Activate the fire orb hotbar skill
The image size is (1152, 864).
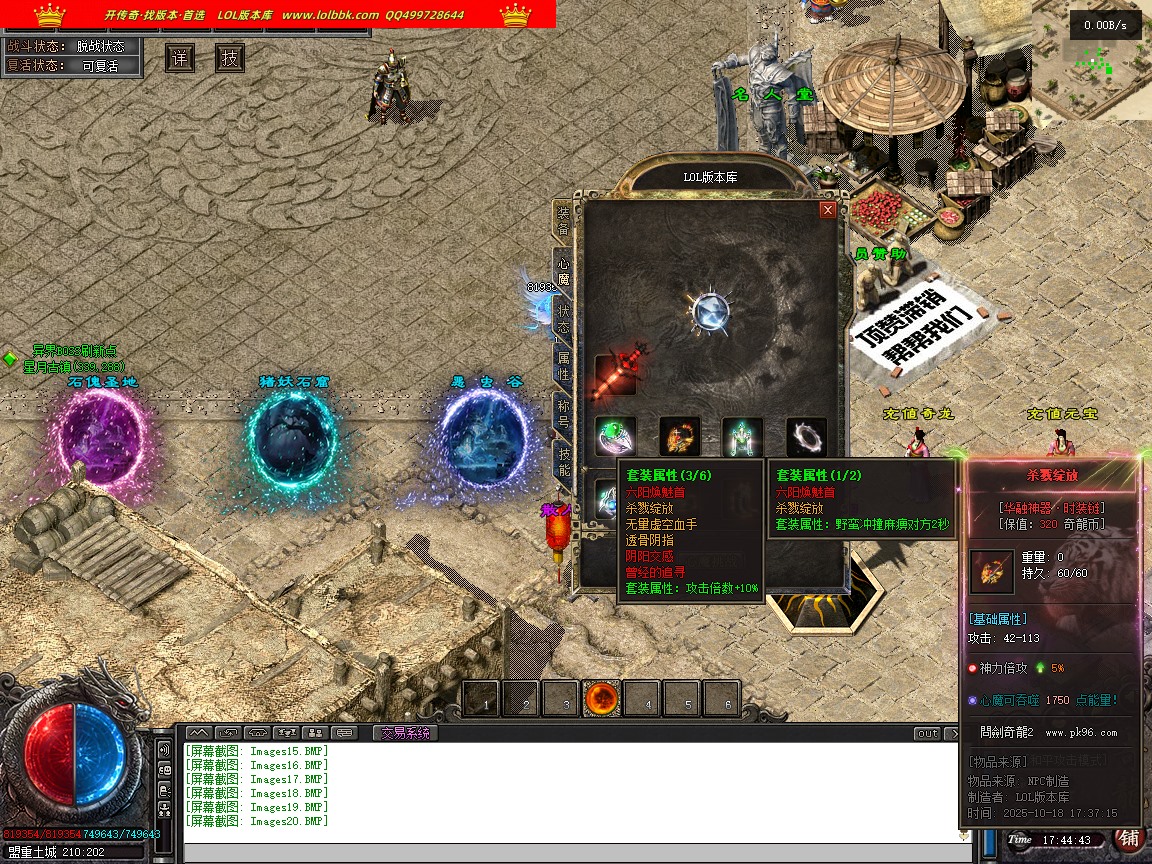(x=603, y=699)
